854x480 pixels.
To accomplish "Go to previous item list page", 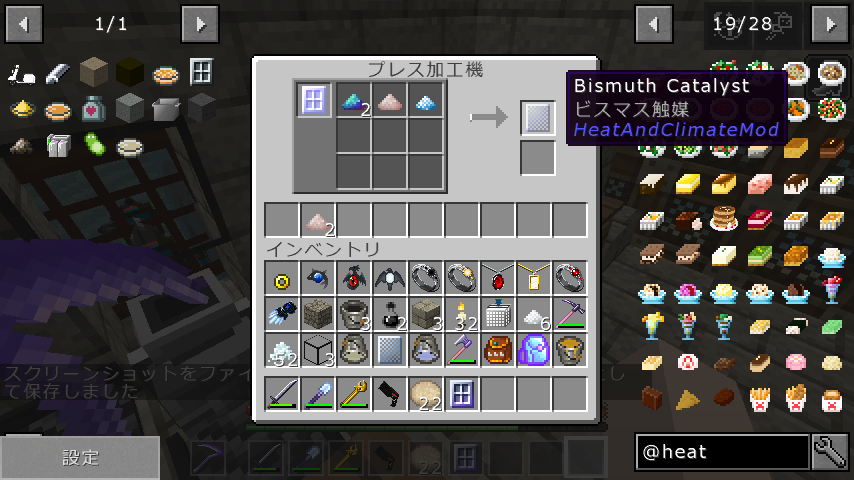I will coord(654,23).
